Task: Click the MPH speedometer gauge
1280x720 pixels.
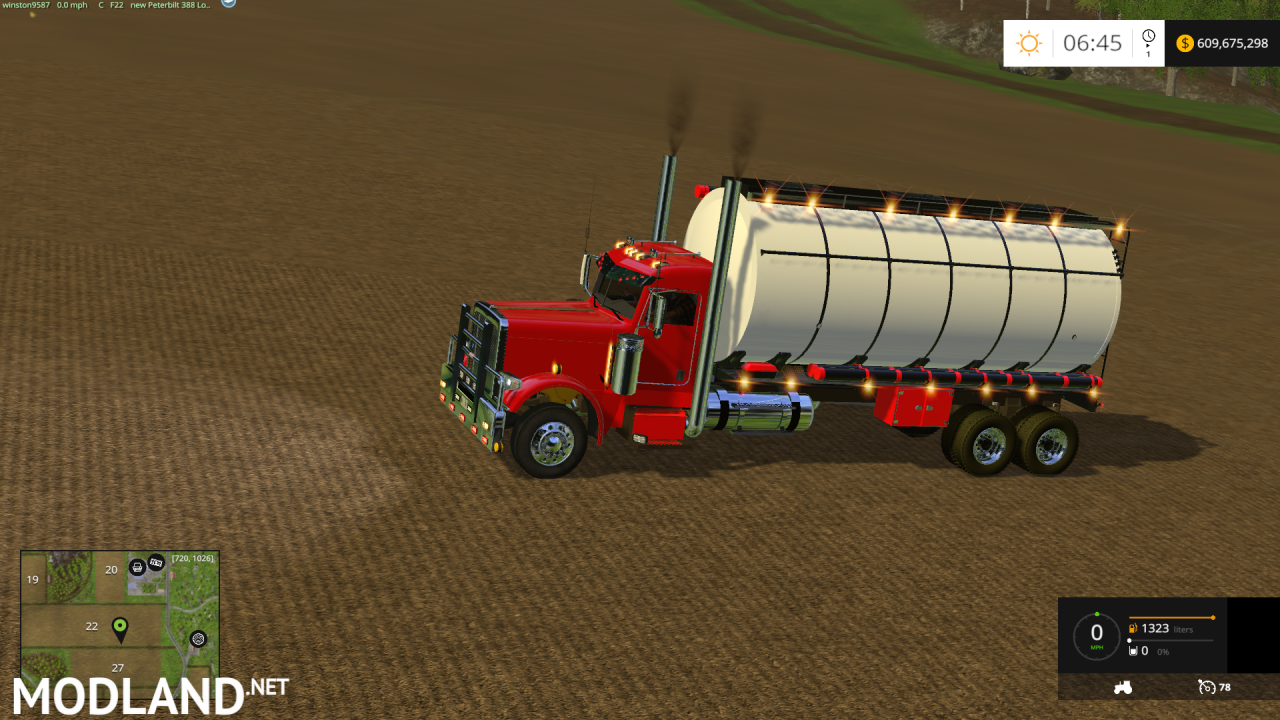Action: [x=1097, y=633]
